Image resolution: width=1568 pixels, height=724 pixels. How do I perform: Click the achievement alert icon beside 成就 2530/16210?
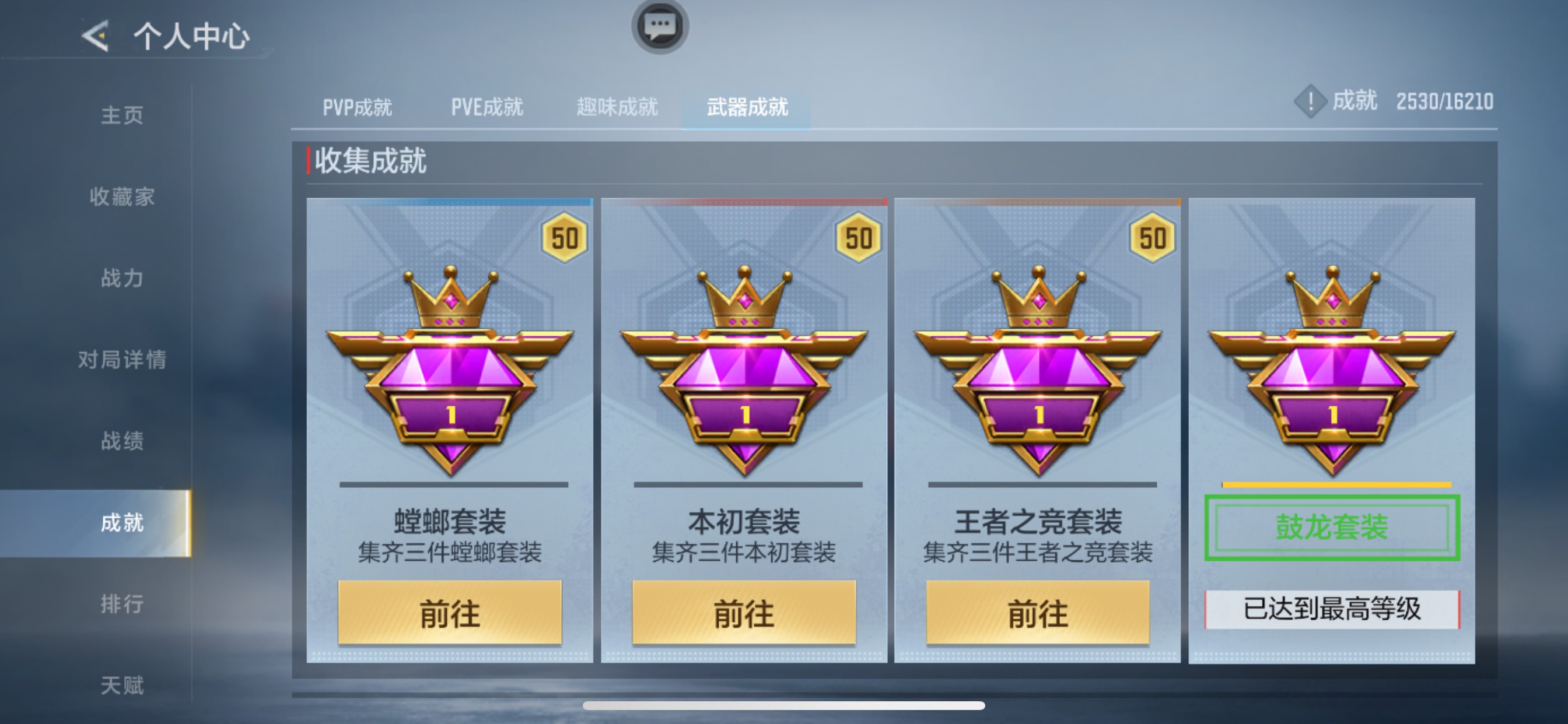(x=1311, y=103)
